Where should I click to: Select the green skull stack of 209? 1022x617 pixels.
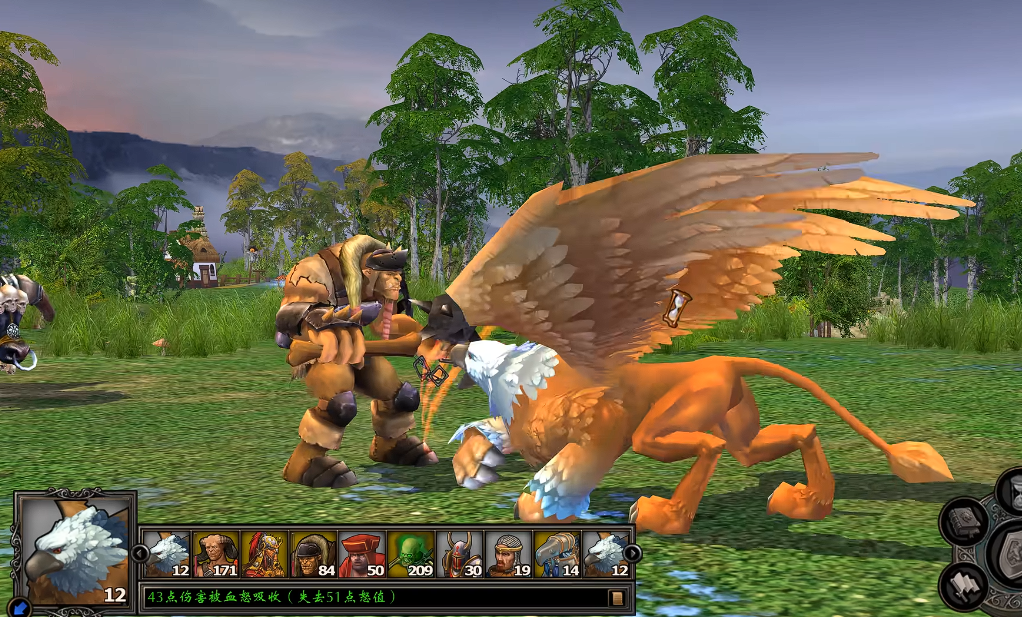pos(411,553)
